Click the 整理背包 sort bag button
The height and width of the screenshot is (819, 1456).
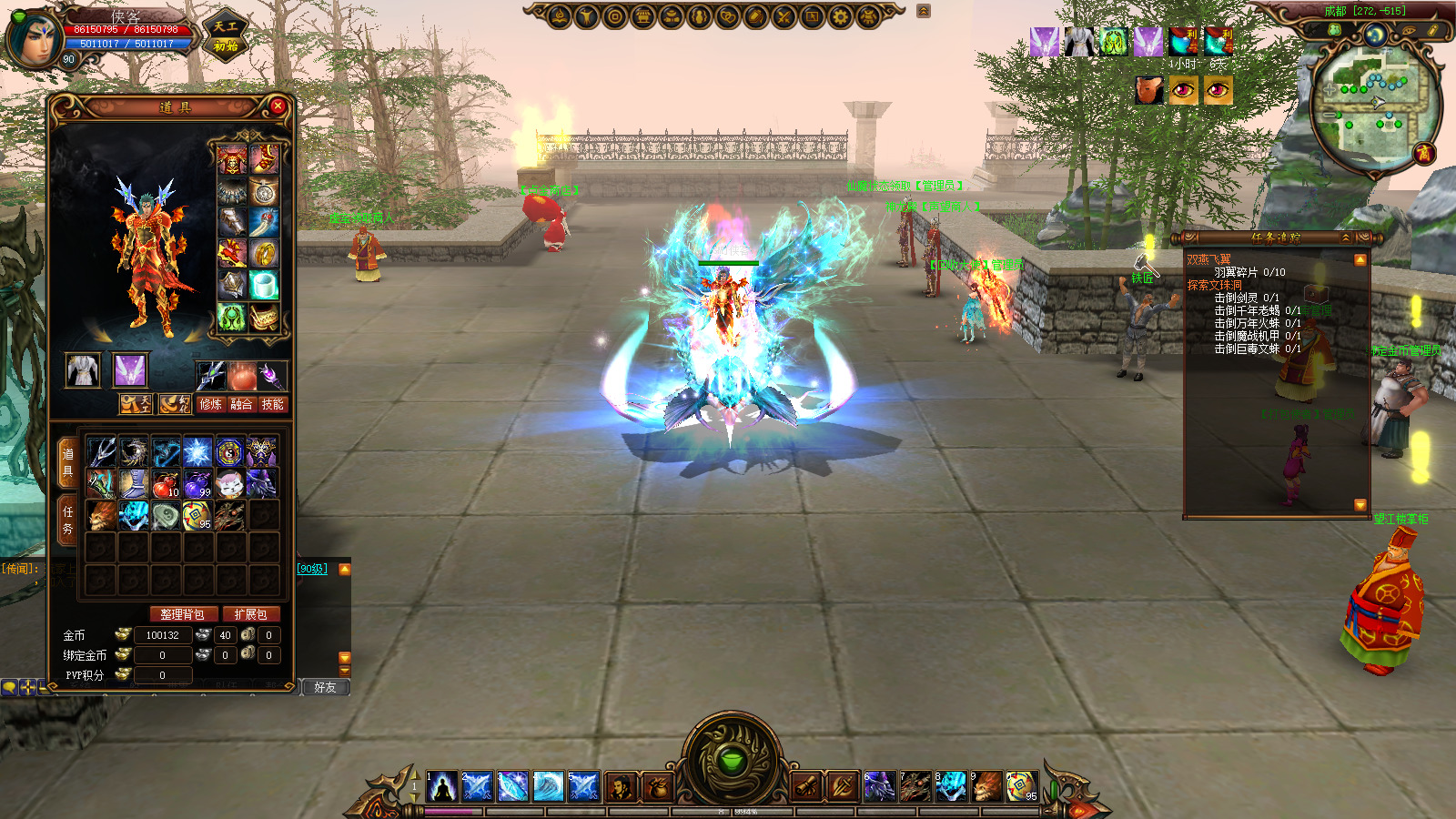pos(183,614)
